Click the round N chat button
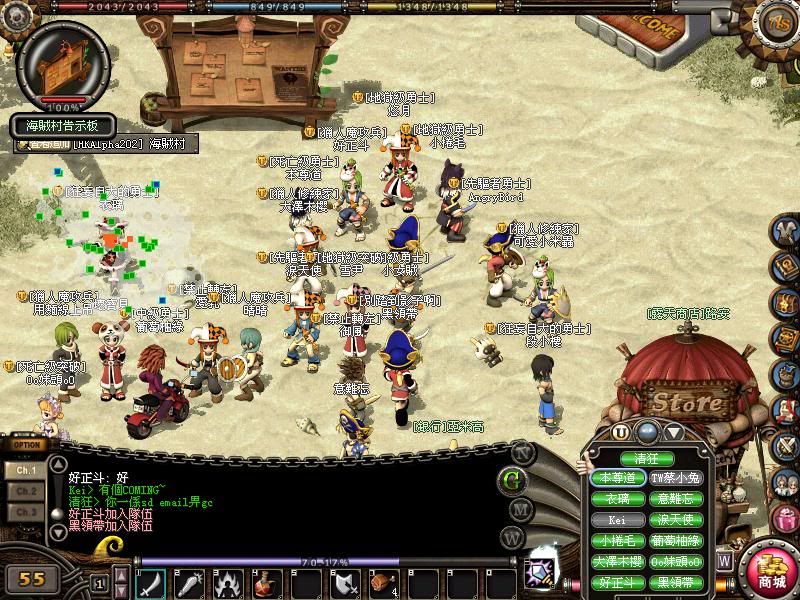Screen dimensions: 800x600 [x=518, y=451]
